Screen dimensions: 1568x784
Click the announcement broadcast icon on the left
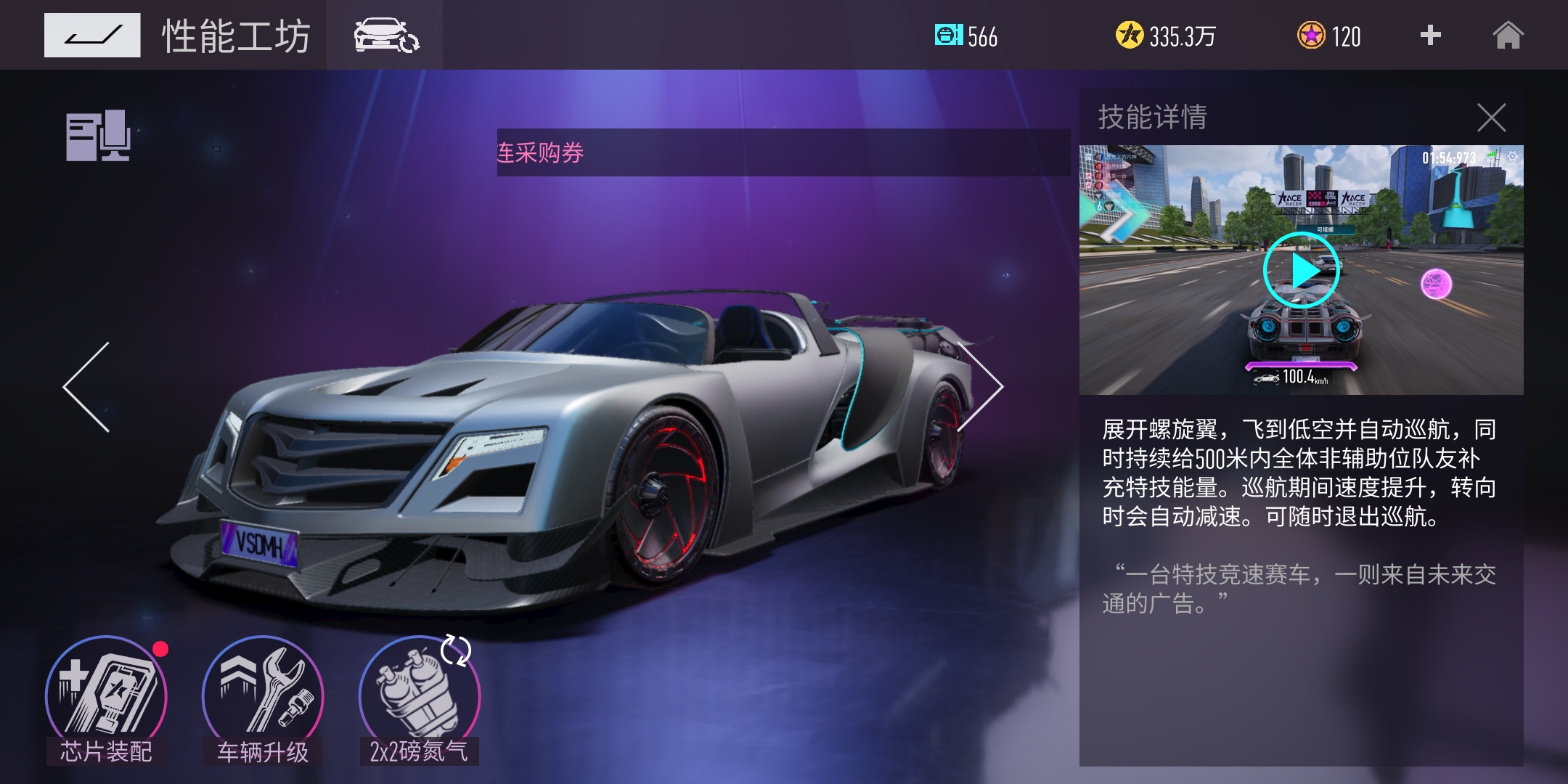tap(98, 134)
